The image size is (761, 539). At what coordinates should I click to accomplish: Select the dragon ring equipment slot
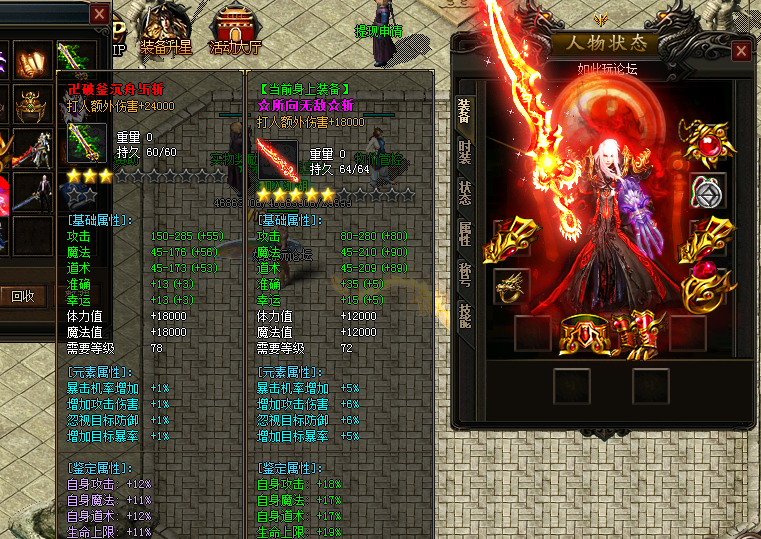click(x=511, y=286)
